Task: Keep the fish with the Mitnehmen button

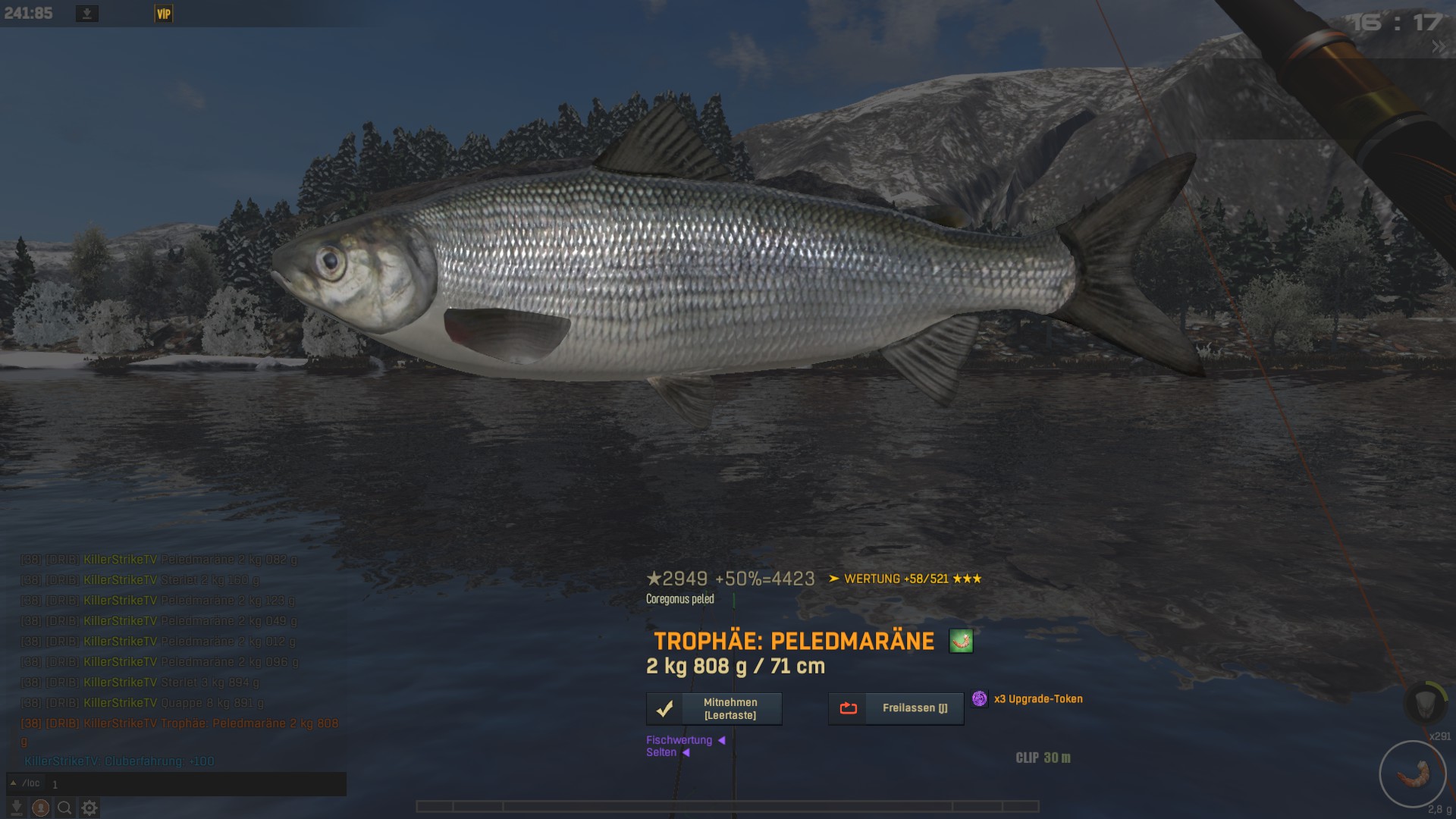Action: pyautogui.click(x=714, y=709)
